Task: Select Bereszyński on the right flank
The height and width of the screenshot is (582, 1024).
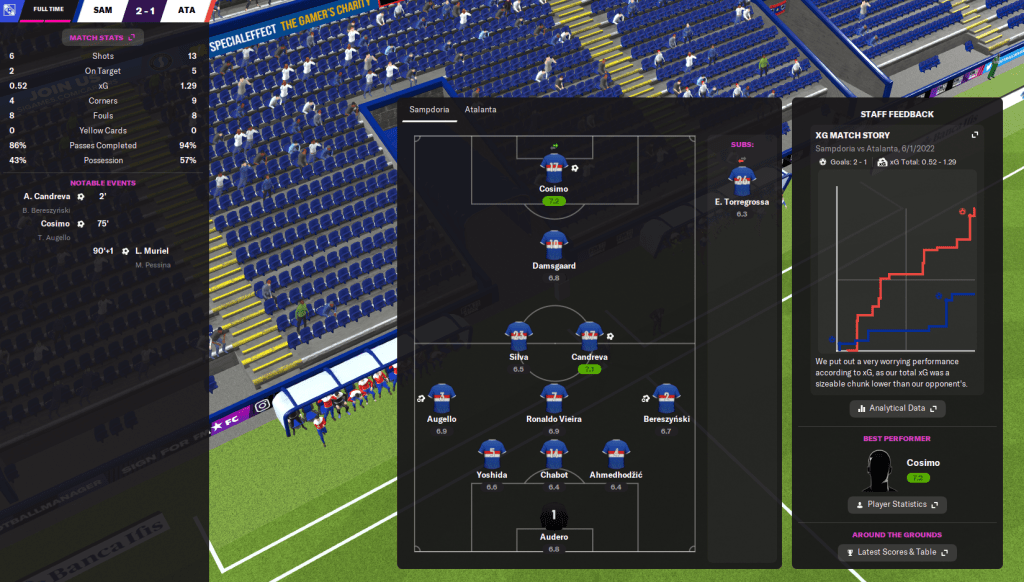Action: 667,398
